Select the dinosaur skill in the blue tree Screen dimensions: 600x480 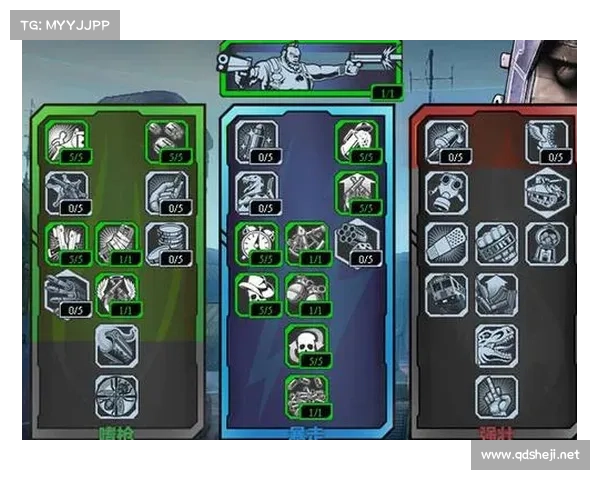[x=256, y=191]
